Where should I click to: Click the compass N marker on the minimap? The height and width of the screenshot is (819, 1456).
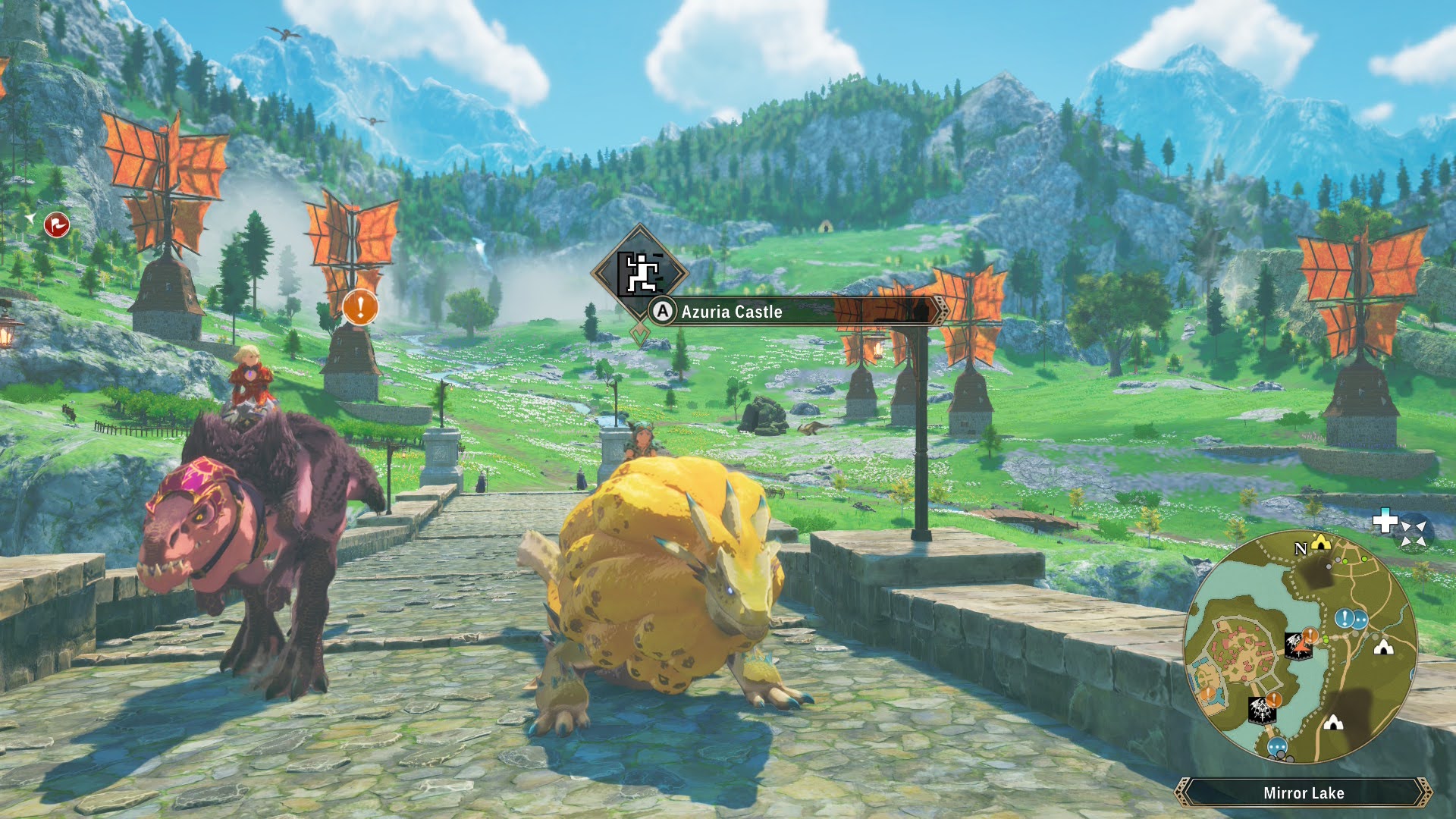coord(1301,548)
